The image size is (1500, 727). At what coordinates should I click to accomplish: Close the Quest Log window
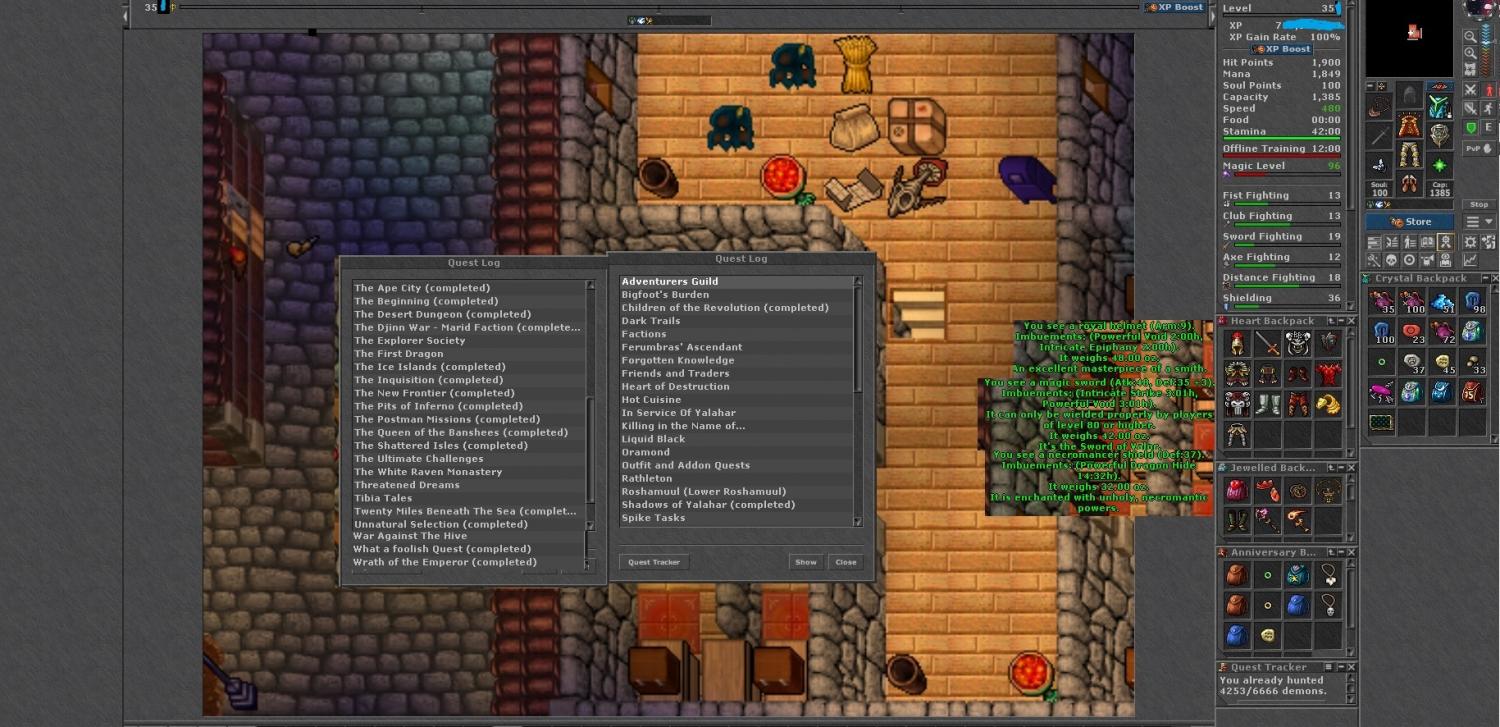click(x=846, y=562)
